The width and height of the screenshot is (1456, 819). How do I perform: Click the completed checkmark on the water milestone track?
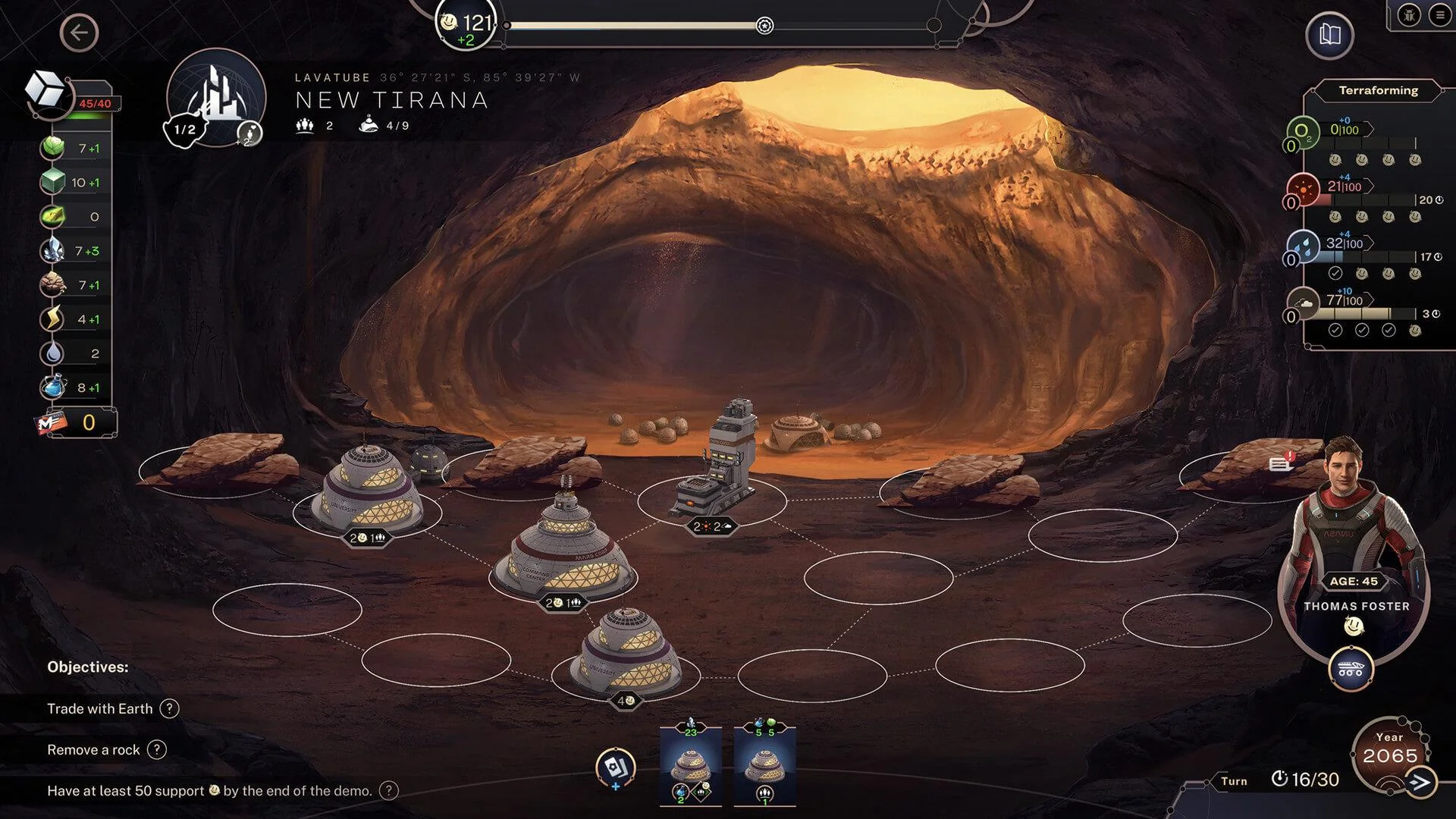1336,271
